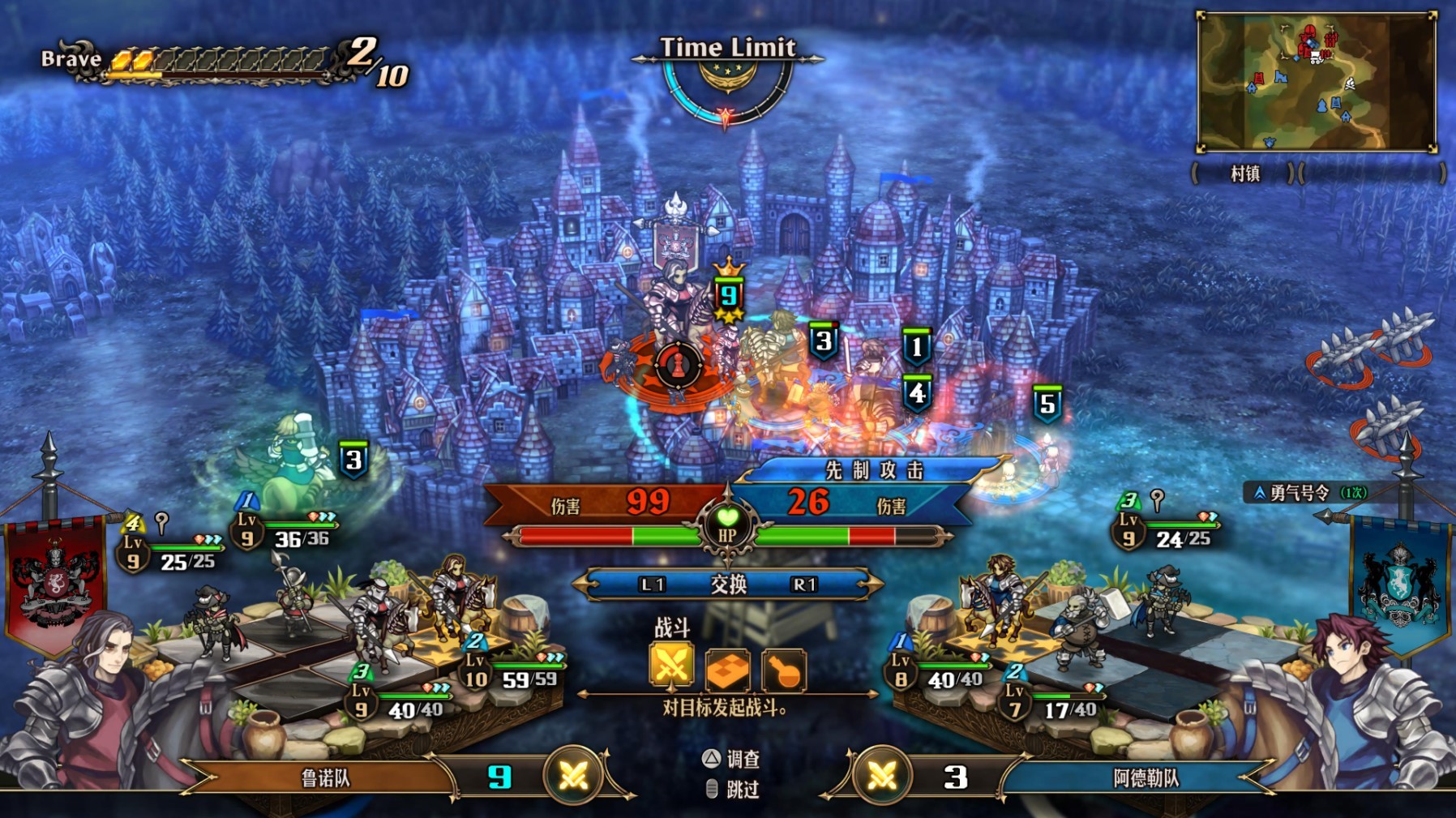Select the number 5 unit marker
The image size is (1456, 818).
(1047, 403)
